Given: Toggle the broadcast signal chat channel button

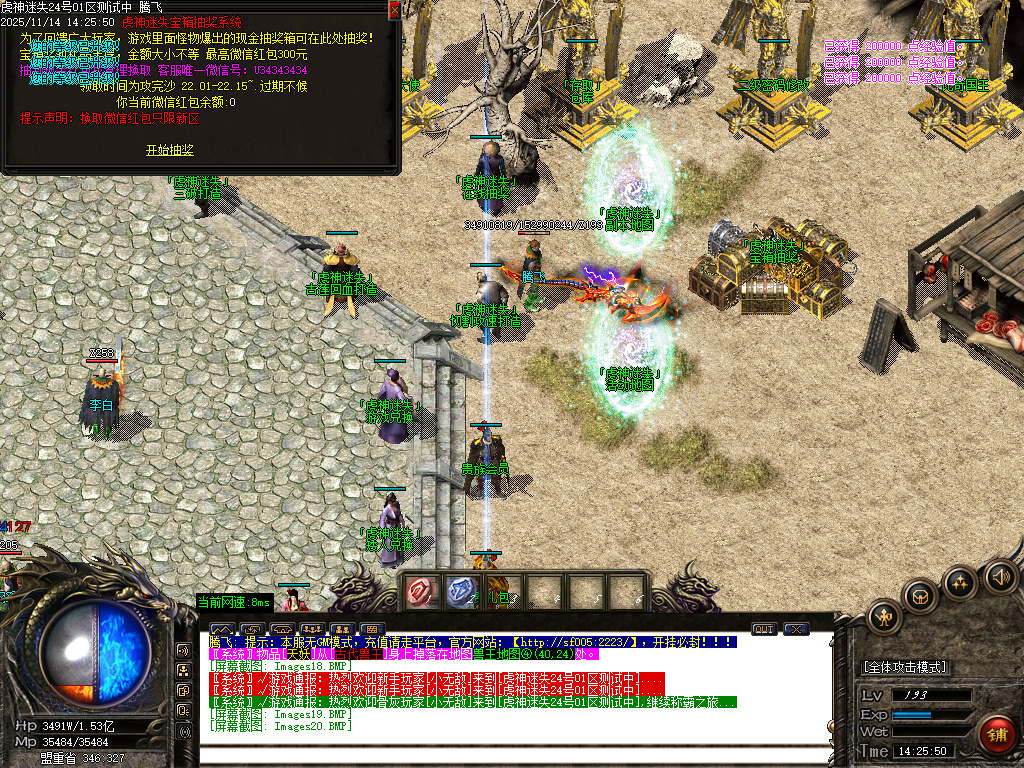Looking at the screenshot, I should click(184, 731).
